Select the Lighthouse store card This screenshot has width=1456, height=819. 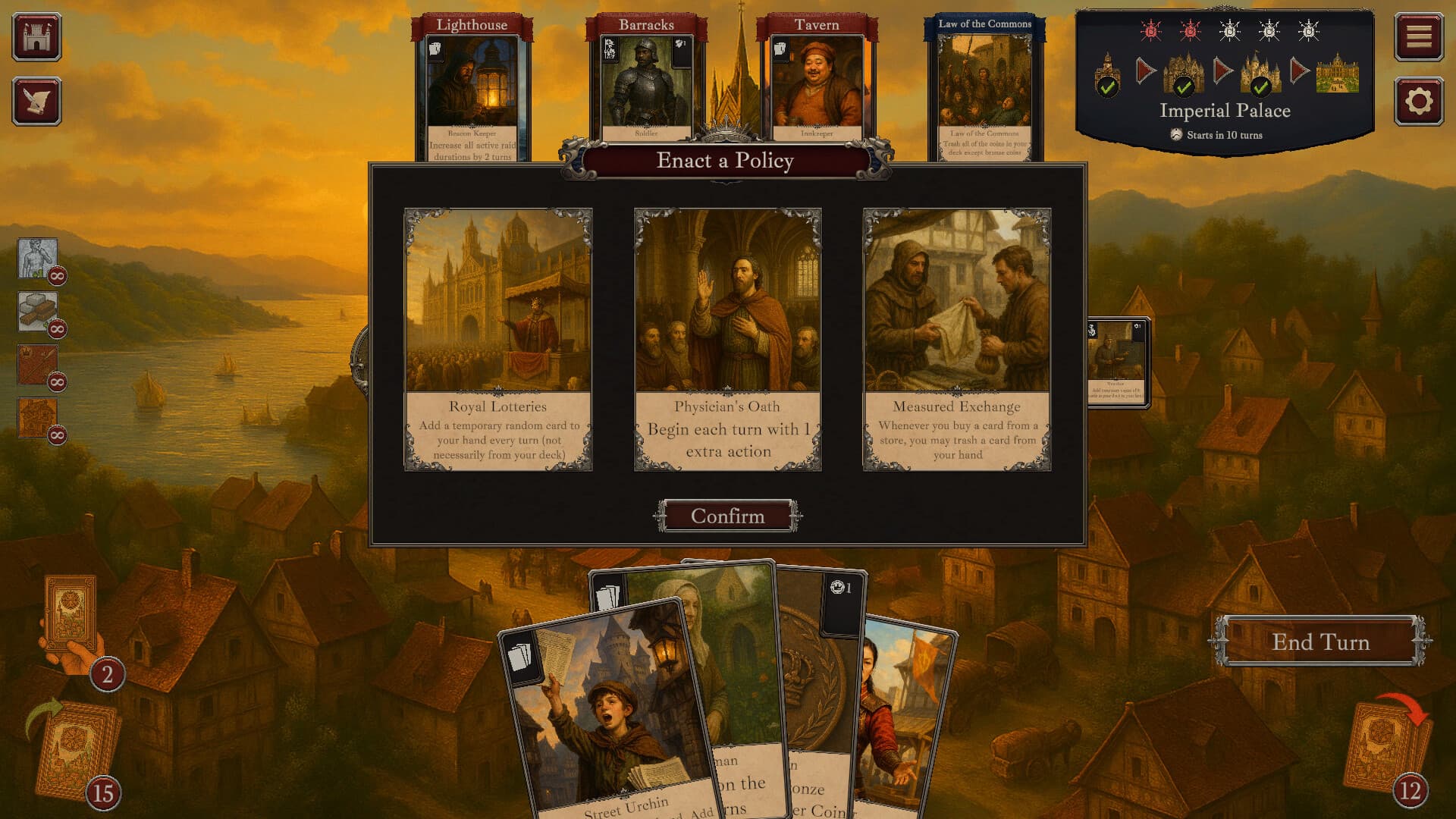(x=472, y=83)
